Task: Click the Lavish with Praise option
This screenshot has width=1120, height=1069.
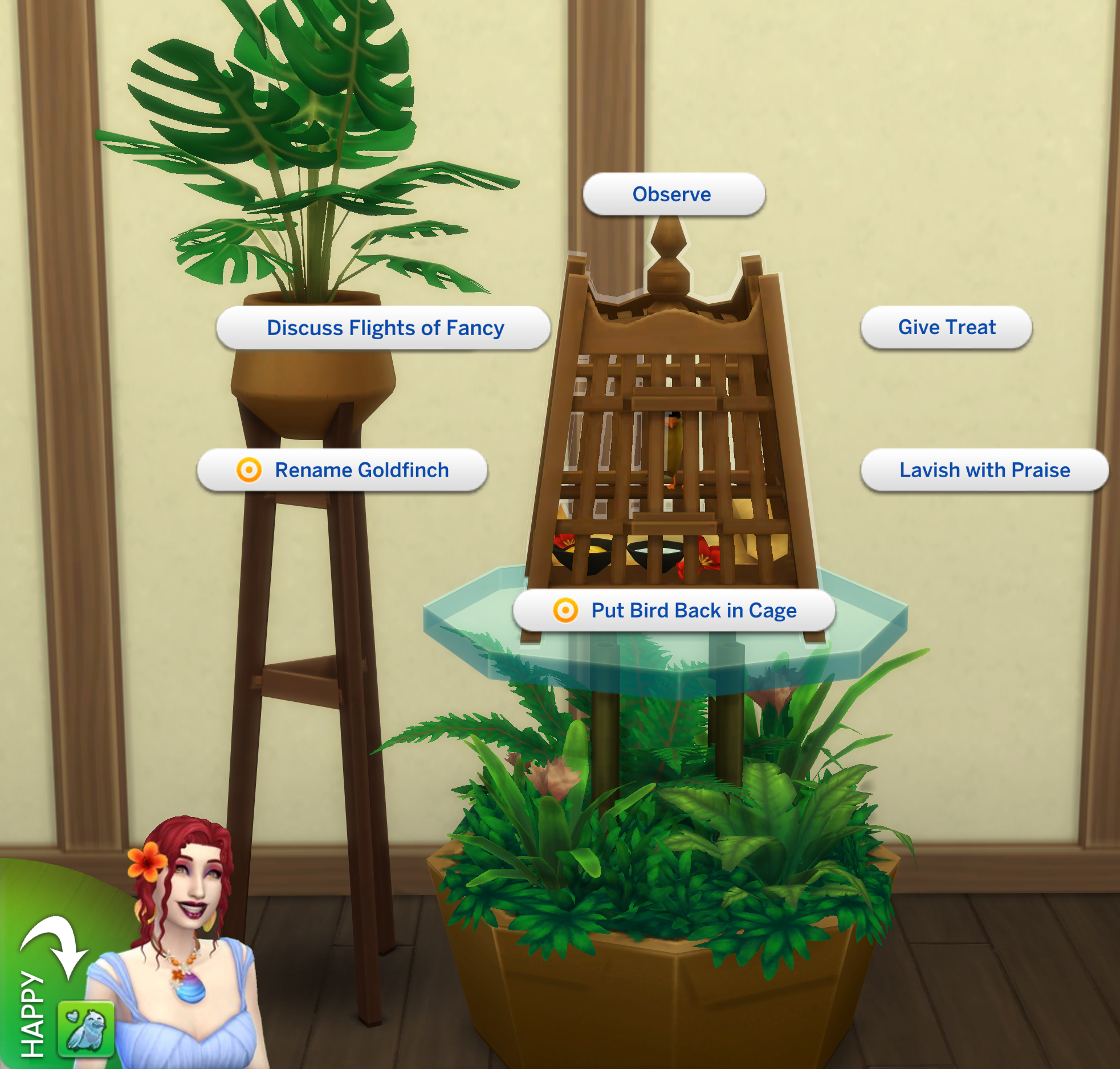Action: point(984,470)
